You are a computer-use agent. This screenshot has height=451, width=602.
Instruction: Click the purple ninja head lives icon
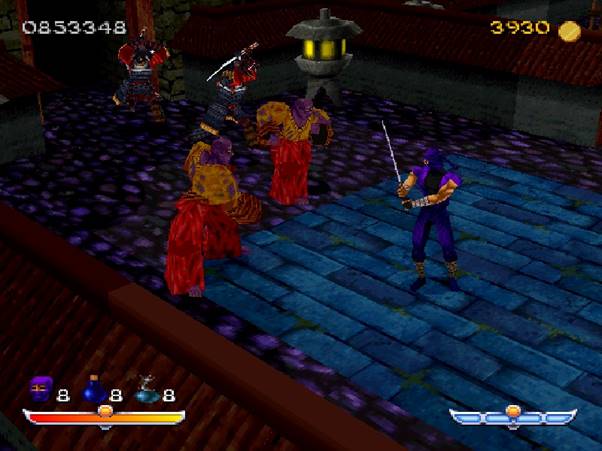tap(41, 390)
